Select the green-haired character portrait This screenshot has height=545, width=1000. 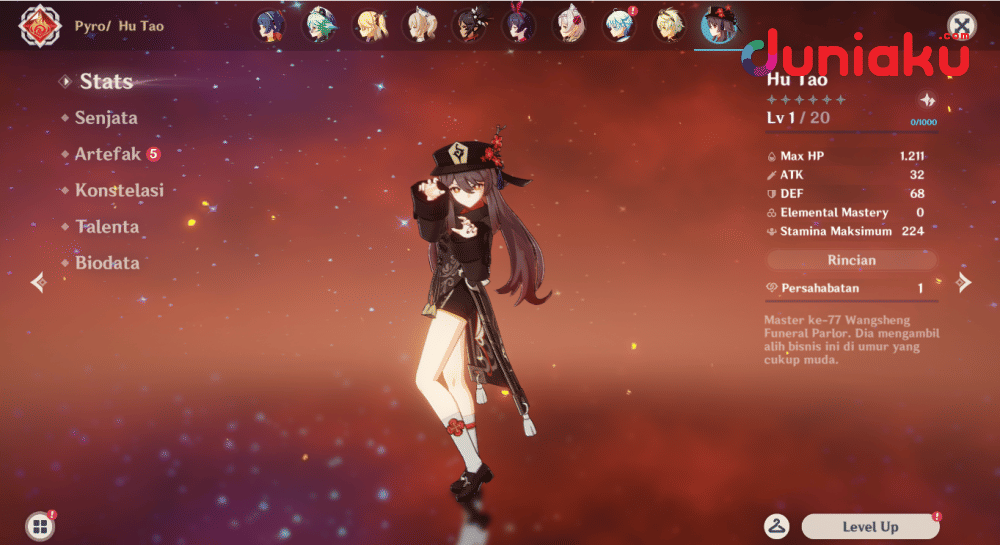tap(319, 25)
